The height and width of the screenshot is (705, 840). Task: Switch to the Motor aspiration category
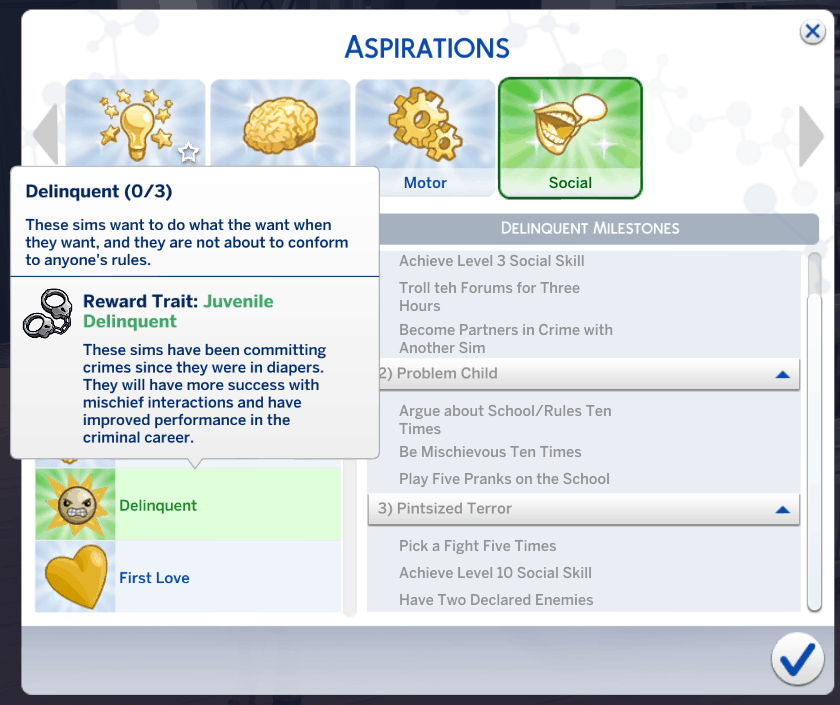click(425, 138)
